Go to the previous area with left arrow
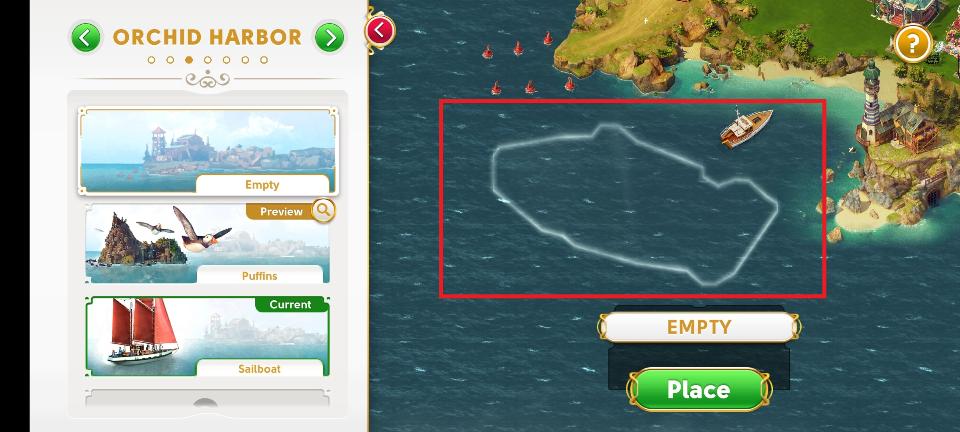The width and height of the screenshot is (960, 432). point(86,38)
